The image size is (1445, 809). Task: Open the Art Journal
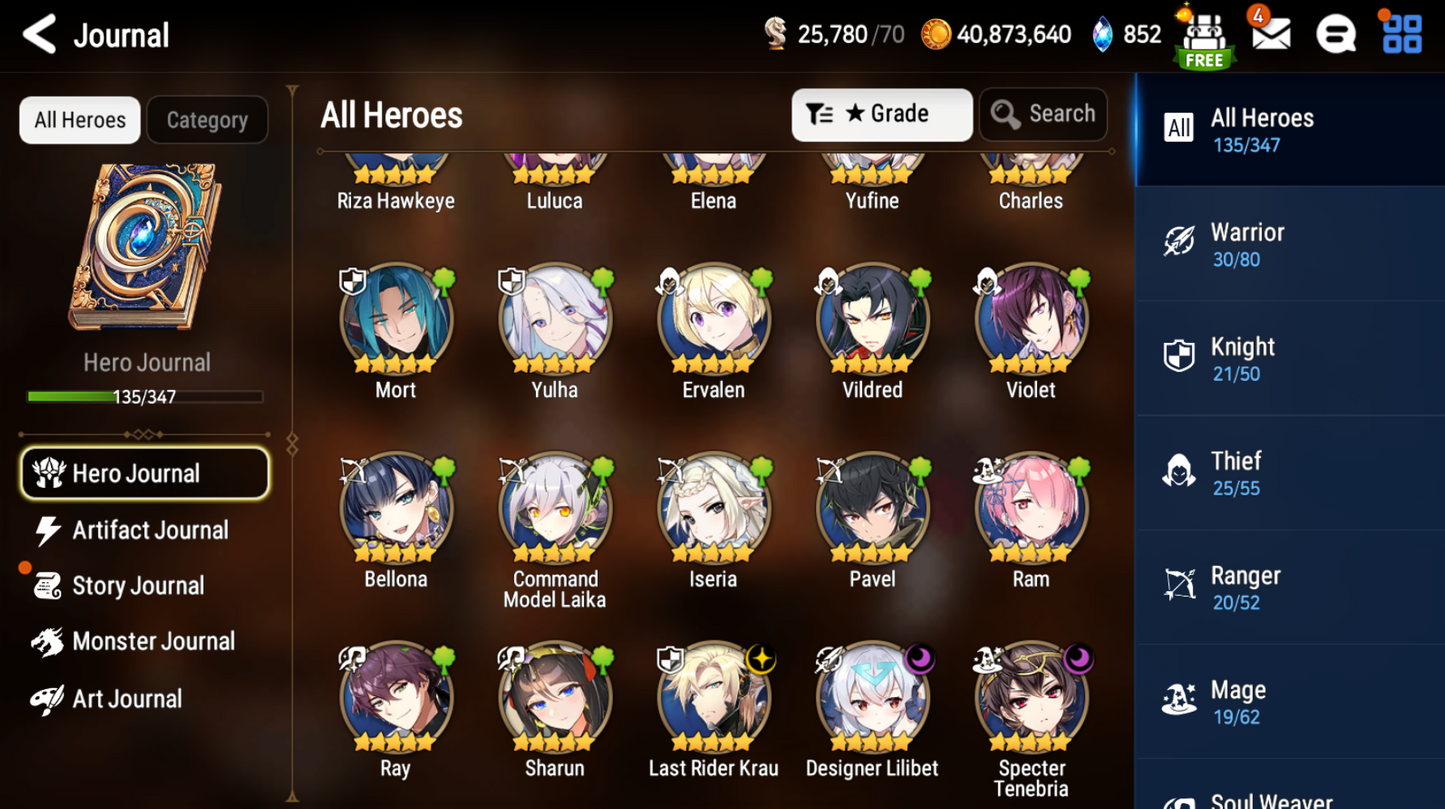126,699
